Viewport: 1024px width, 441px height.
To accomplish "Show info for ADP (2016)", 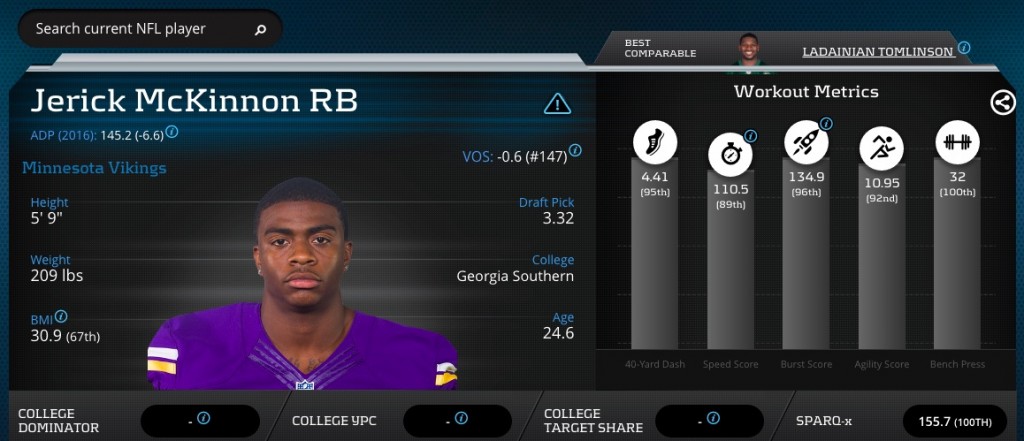I will point(172,131).
